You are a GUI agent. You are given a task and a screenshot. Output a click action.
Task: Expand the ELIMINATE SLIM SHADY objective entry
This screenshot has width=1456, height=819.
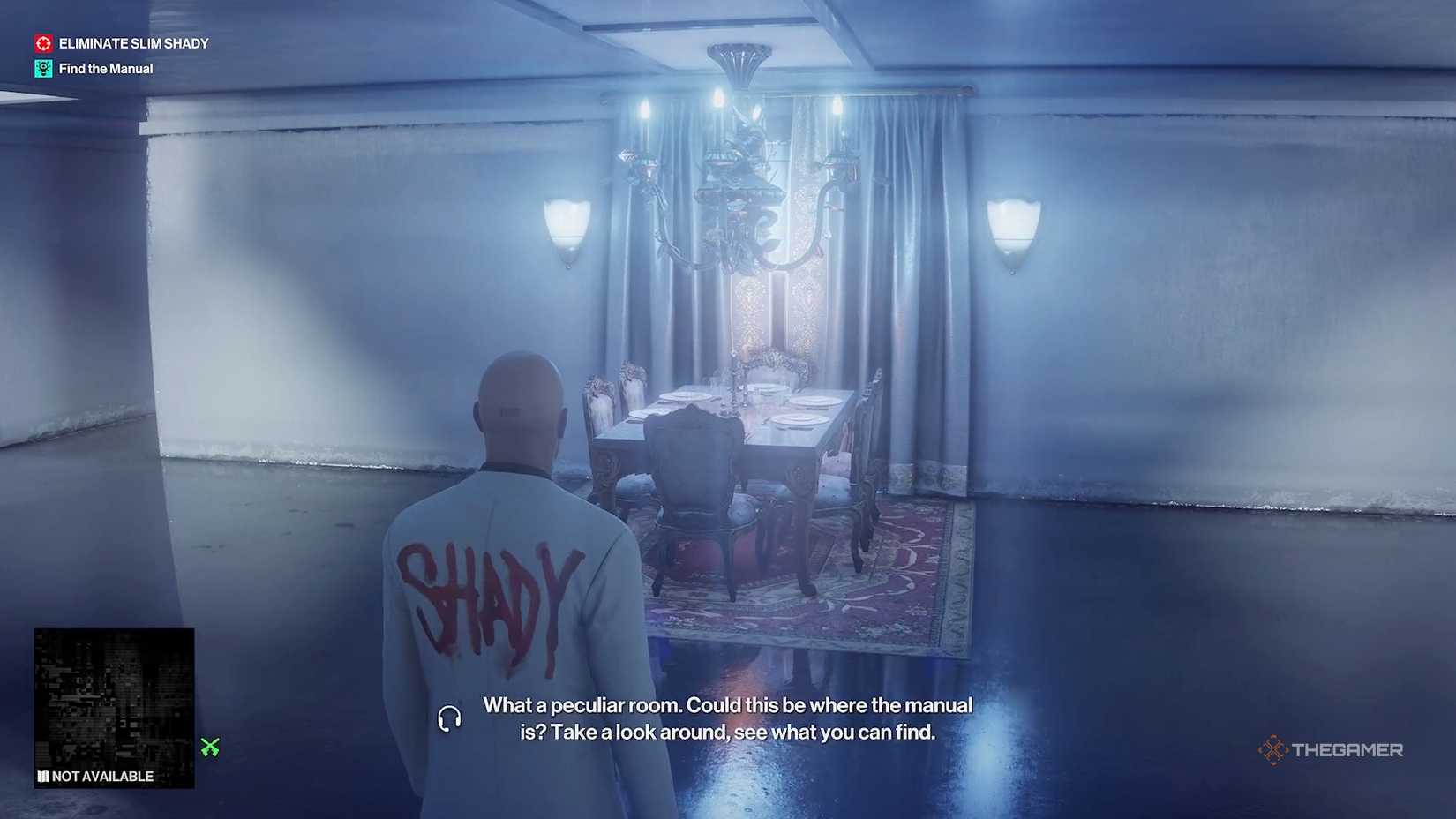pos(133,42)
